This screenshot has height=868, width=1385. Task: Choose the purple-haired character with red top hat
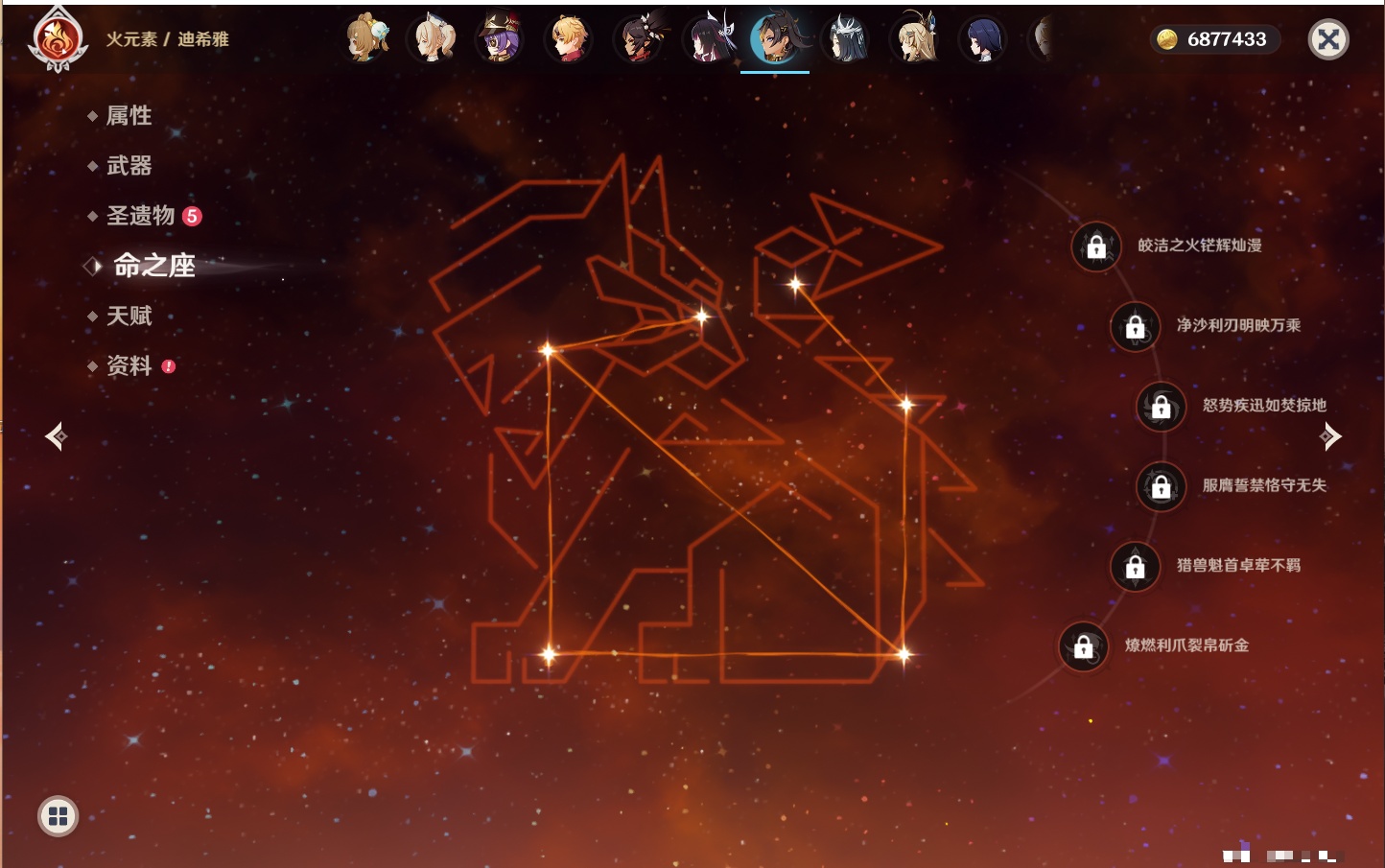[501, 39]
